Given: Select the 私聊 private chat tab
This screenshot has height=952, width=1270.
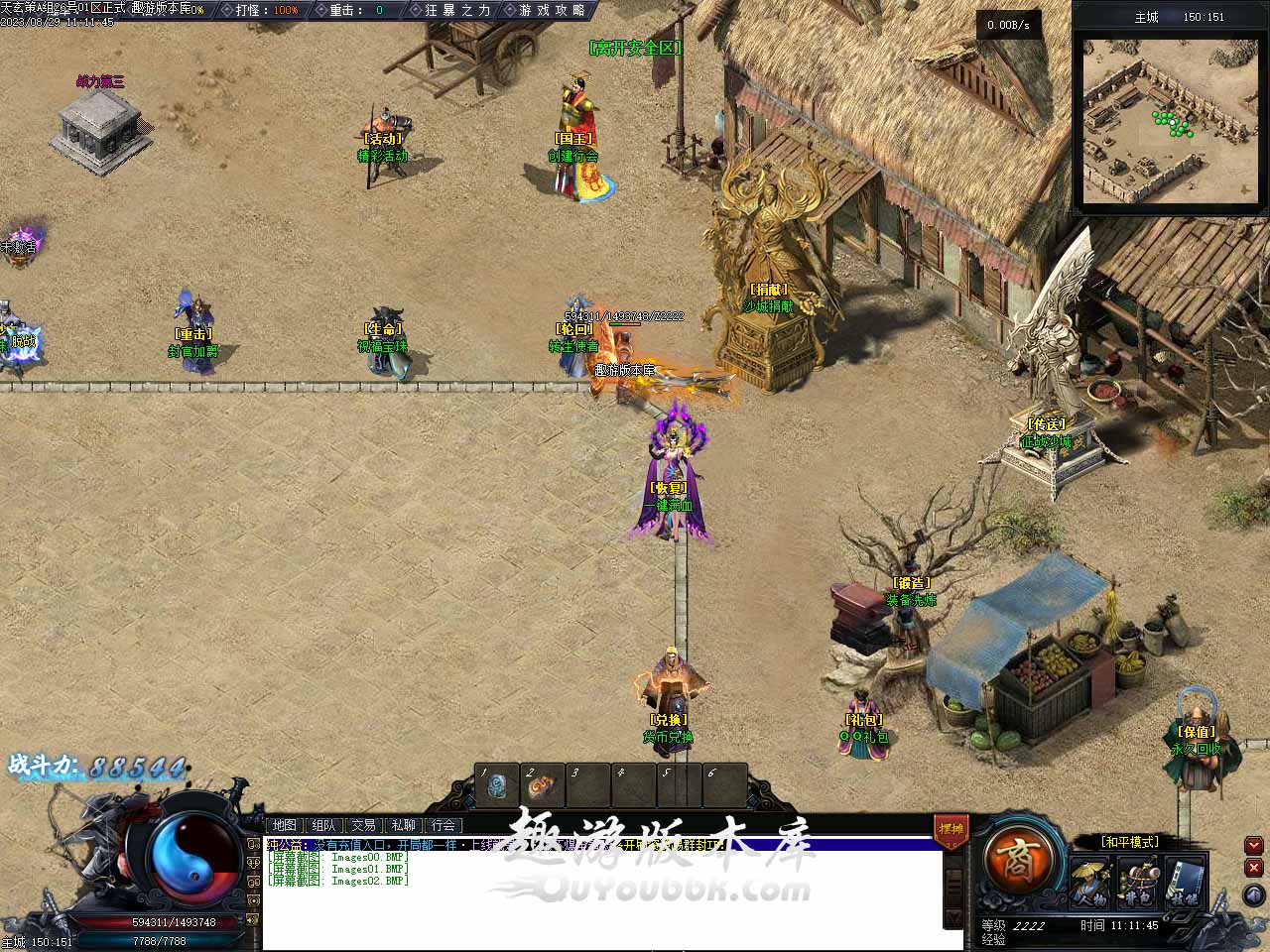Looking at the screenshot, I should (x=403, y=825).
